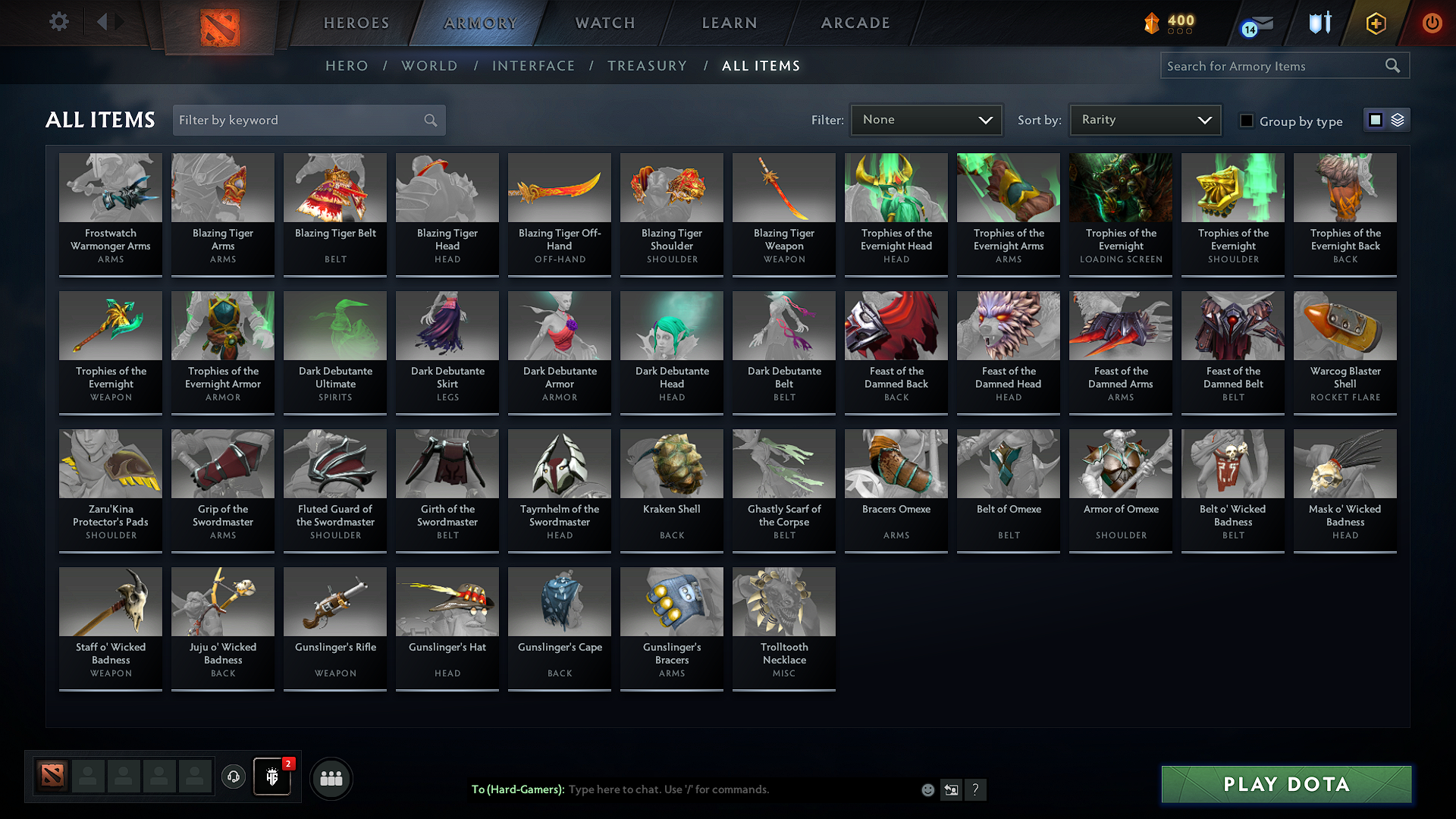Open the voice chat headset icon
The width and height of the screenshot is (1456, 819).
pos(234,777)
